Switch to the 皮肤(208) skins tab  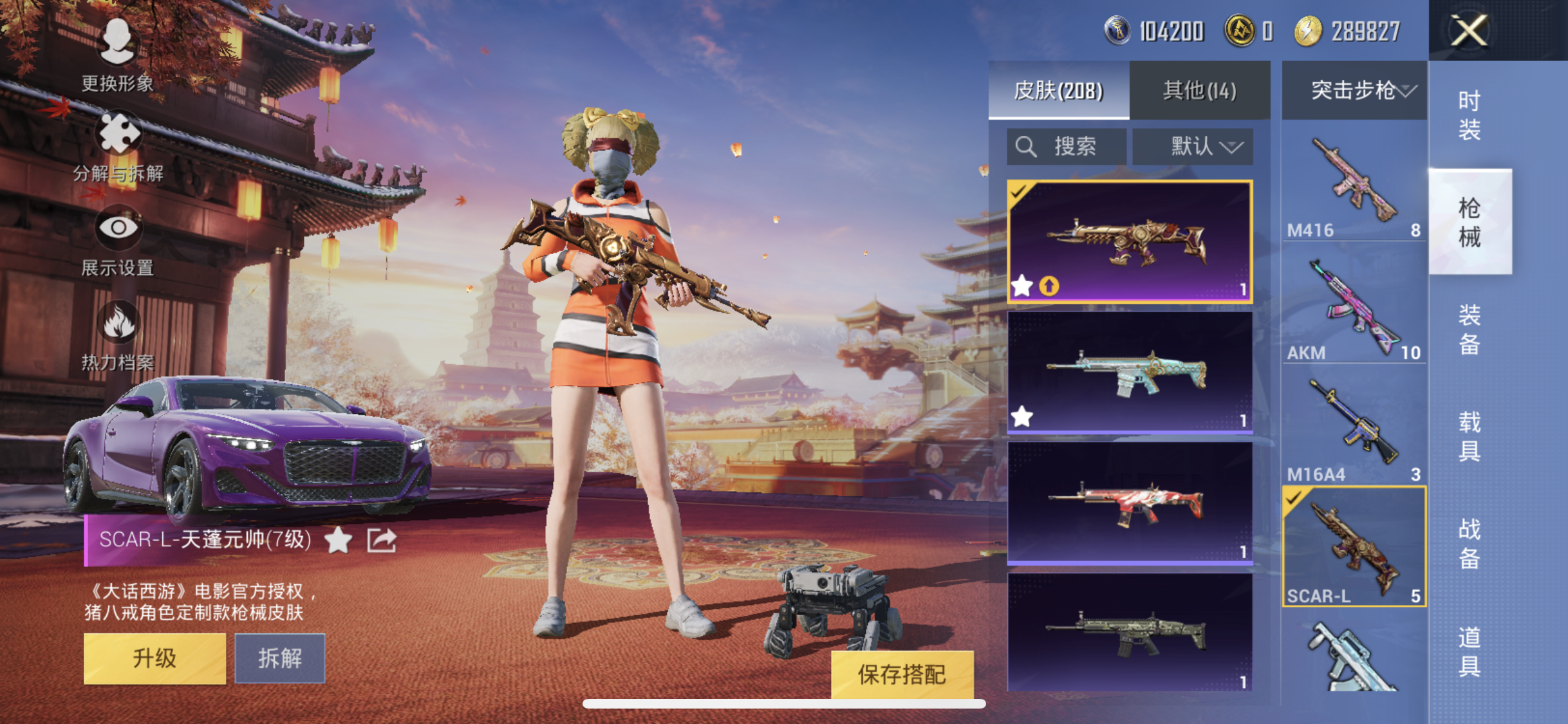[x=1058, y=91]
